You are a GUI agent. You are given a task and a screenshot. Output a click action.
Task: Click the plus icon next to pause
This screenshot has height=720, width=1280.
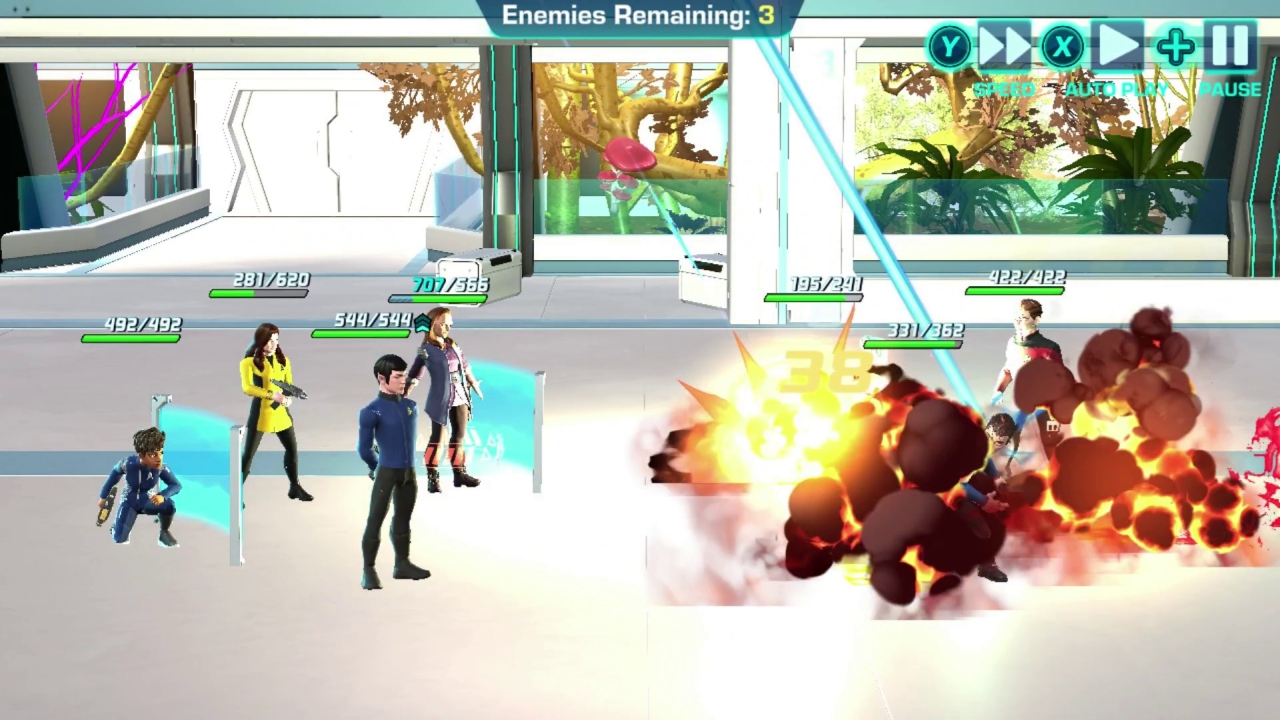point(1174,46)
